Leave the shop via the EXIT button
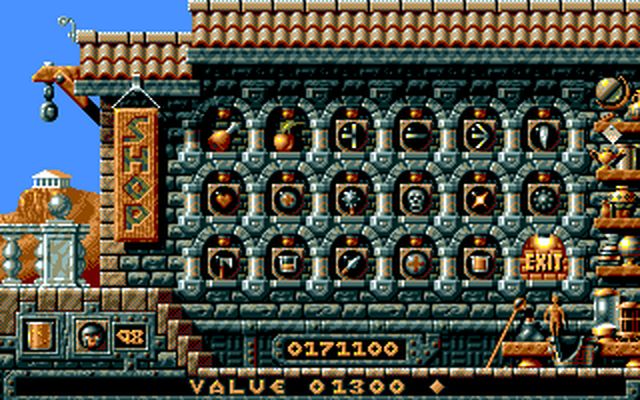This screenshot has width=640, height=400. [x=543, y=263]
